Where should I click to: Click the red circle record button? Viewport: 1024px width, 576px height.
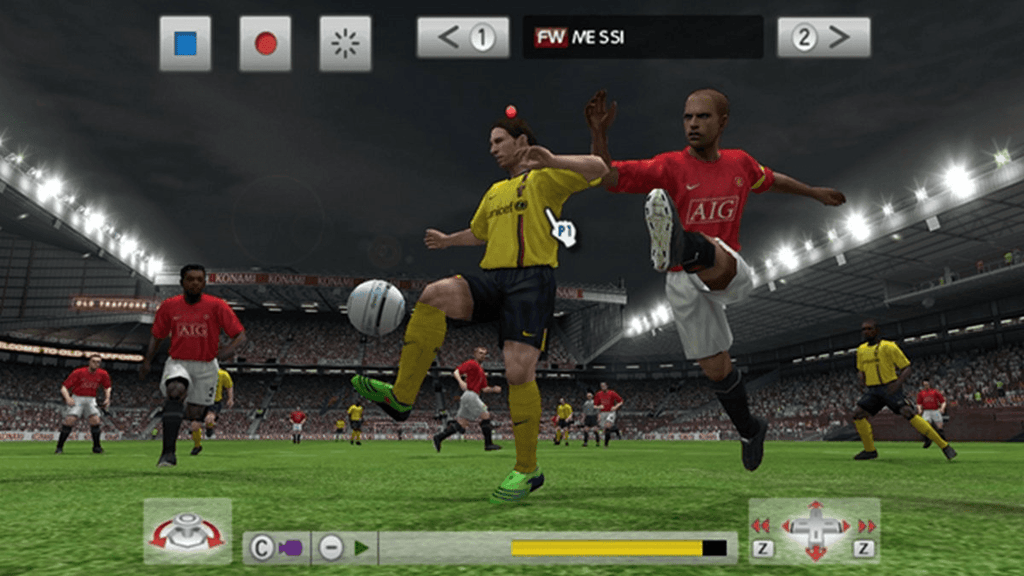click(265, 43)
